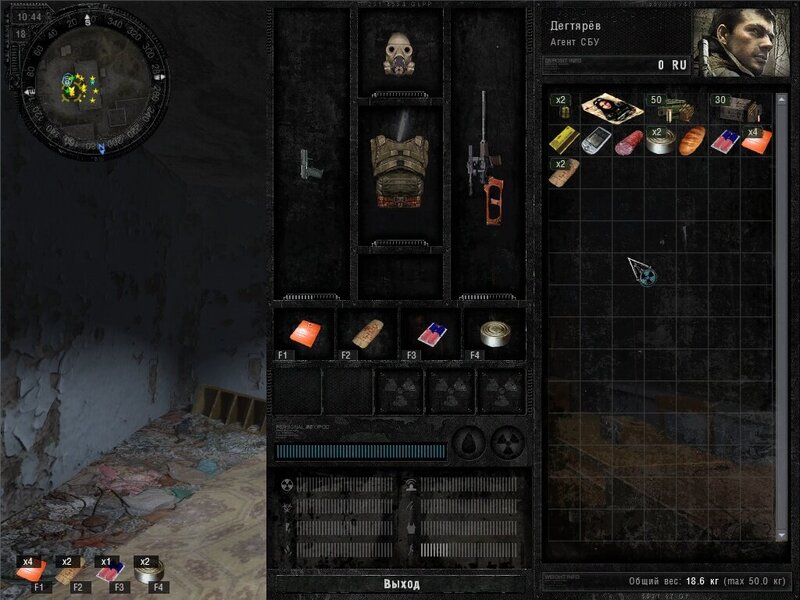
Task: Click the Выход exit button
Action: pyautogui.click(x=401, y=584)
